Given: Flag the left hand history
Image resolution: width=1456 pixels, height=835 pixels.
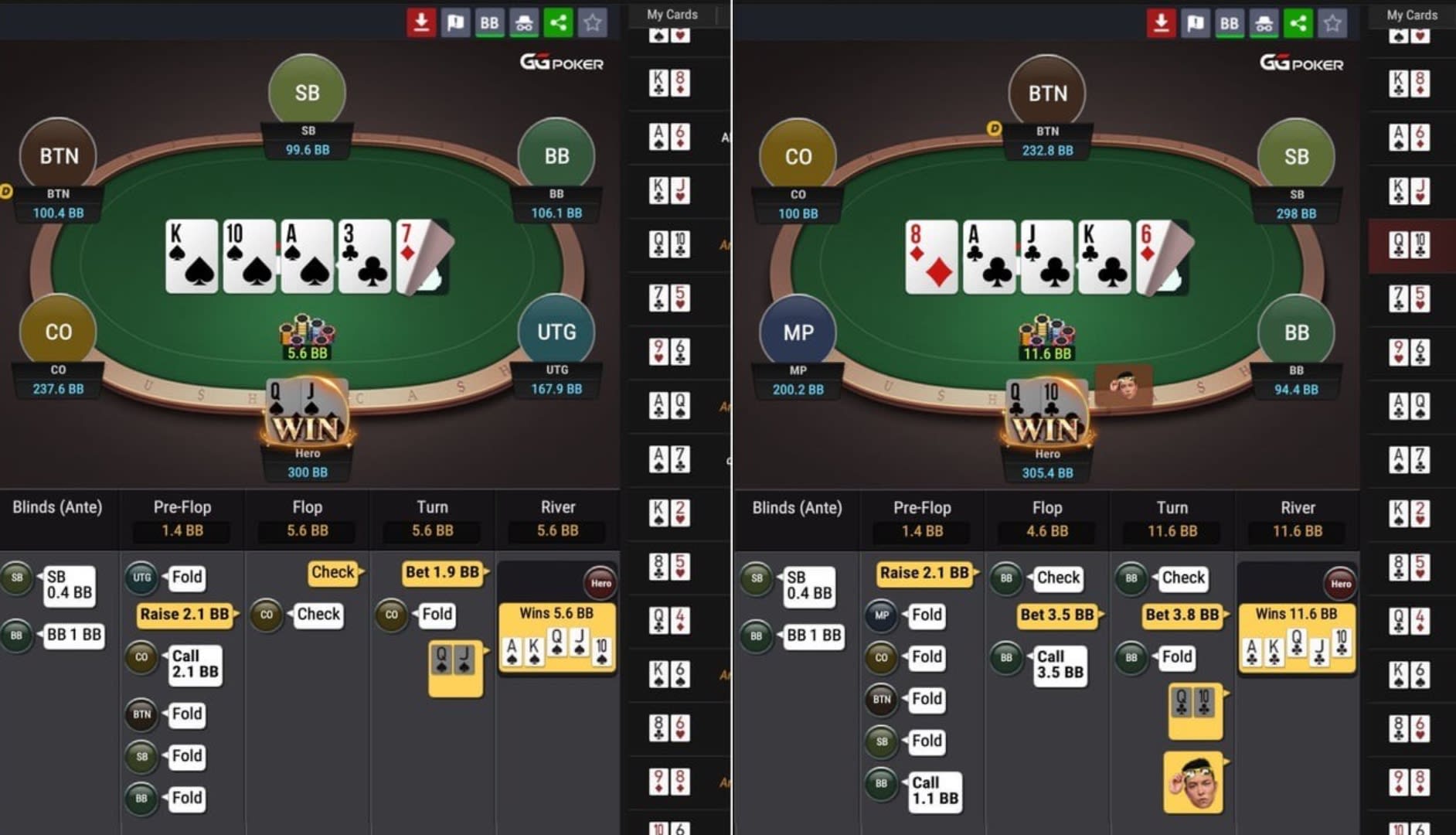Looking at the screenshot, I should pyautogui.click(x=456, y=22).
